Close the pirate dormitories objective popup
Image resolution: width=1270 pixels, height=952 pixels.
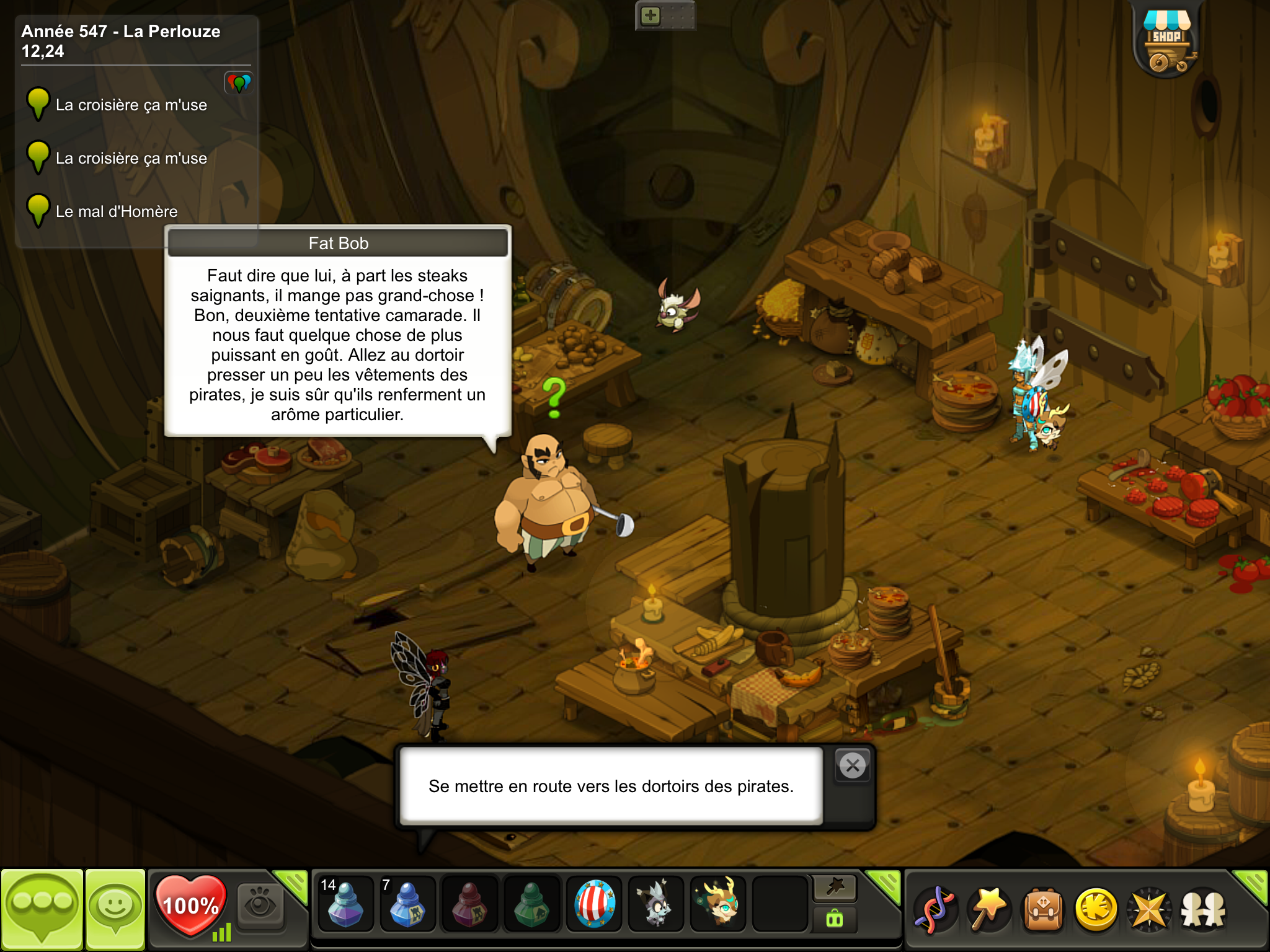(x=853, y=766)
